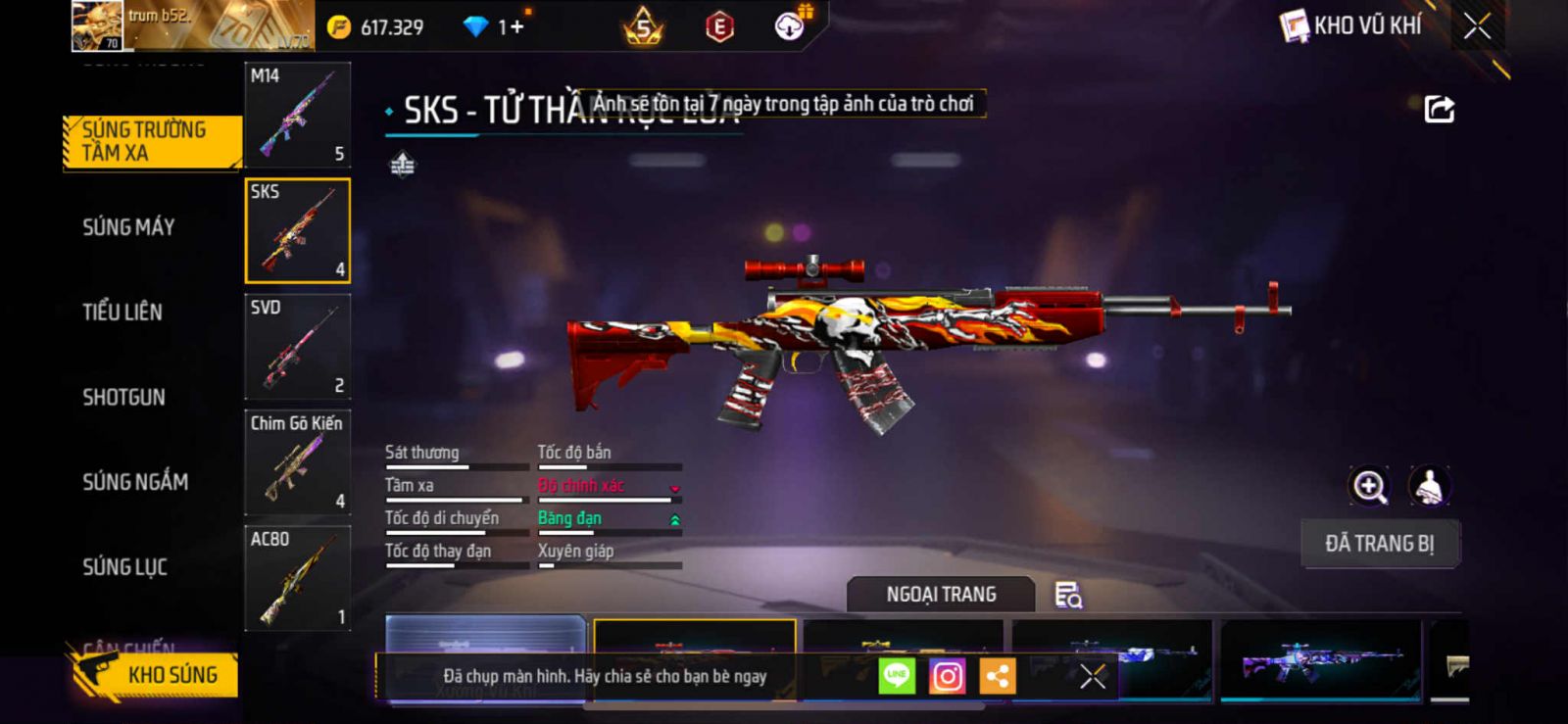Share screenshot to Instagram
1568x724 pixels.
(947, 676)
